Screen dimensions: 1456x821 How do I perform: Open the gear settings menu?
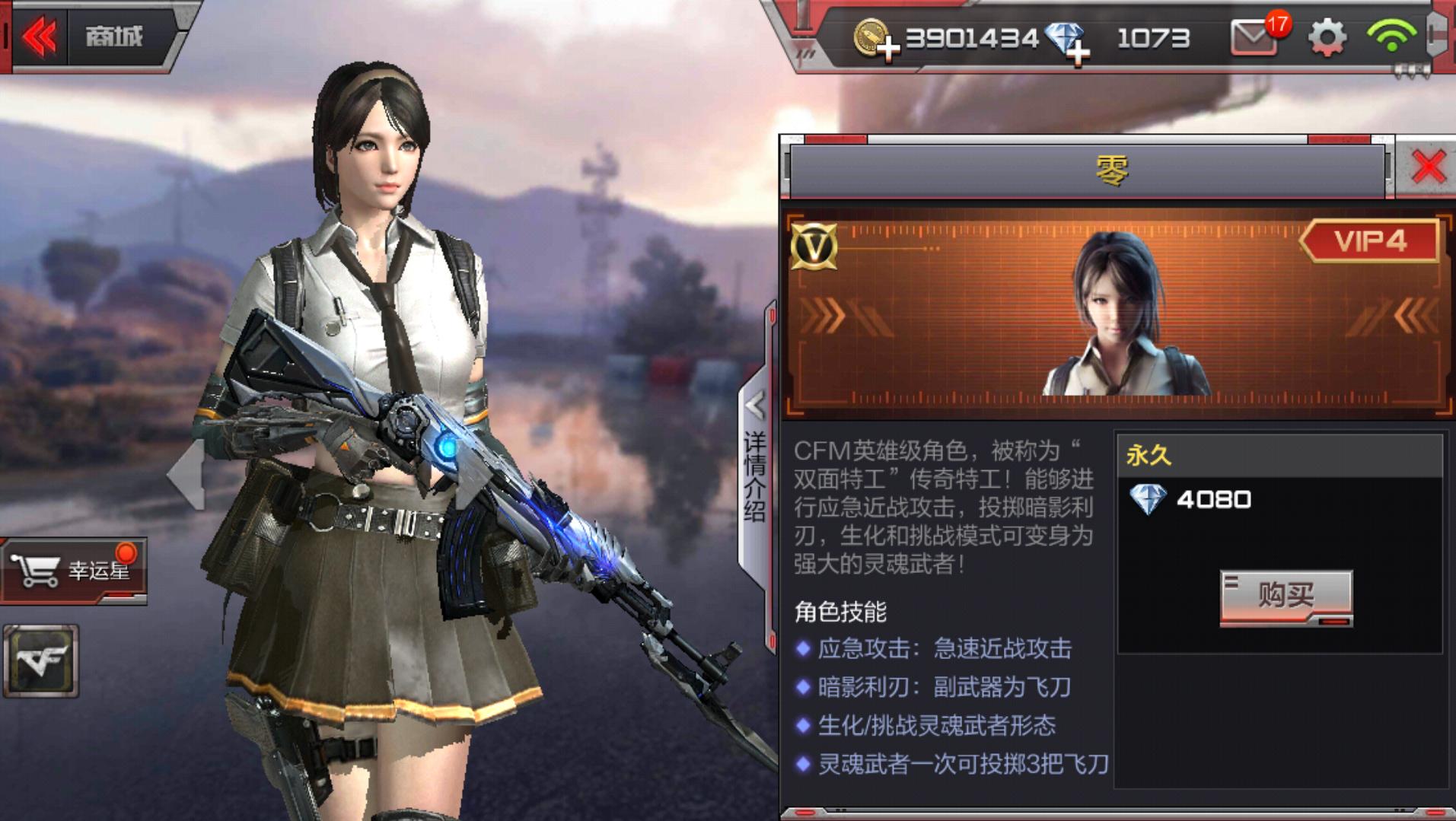coord(1327,38)
